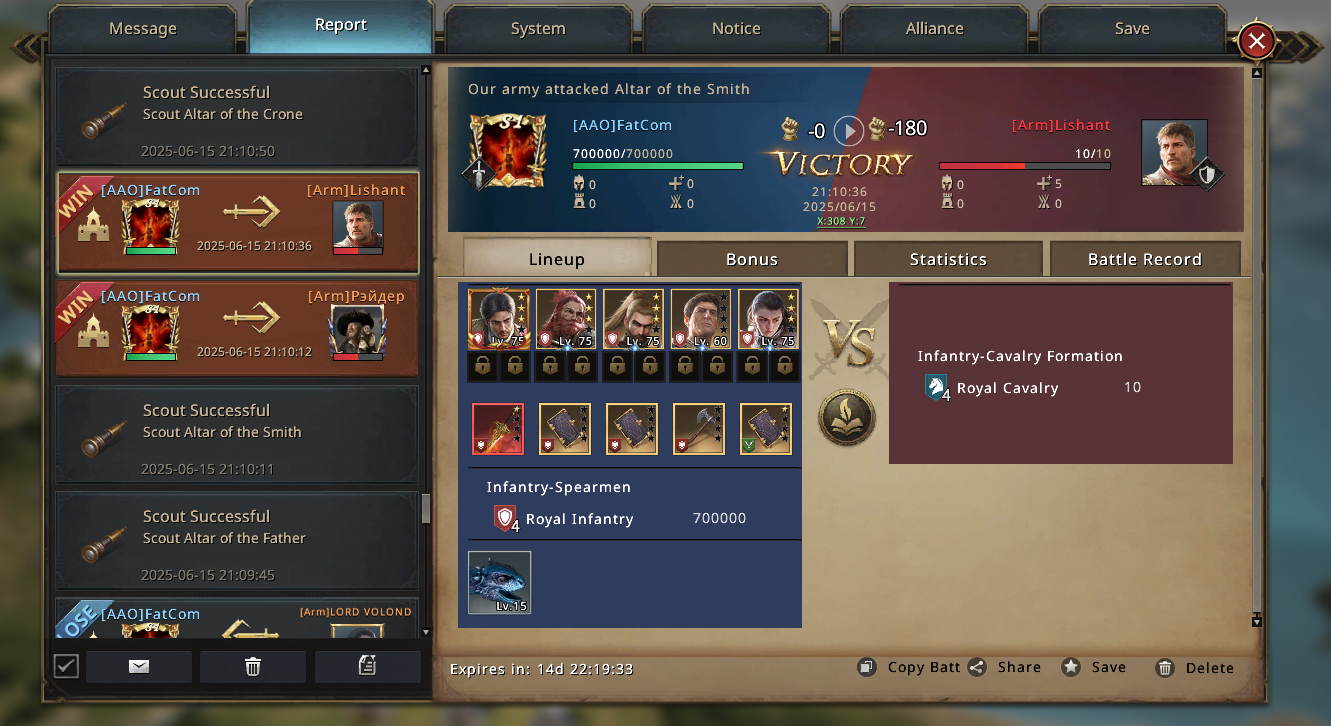This screenshot has width=1331, height=726.
Task: Switch to the Message tab
Action: pos(142,29)
